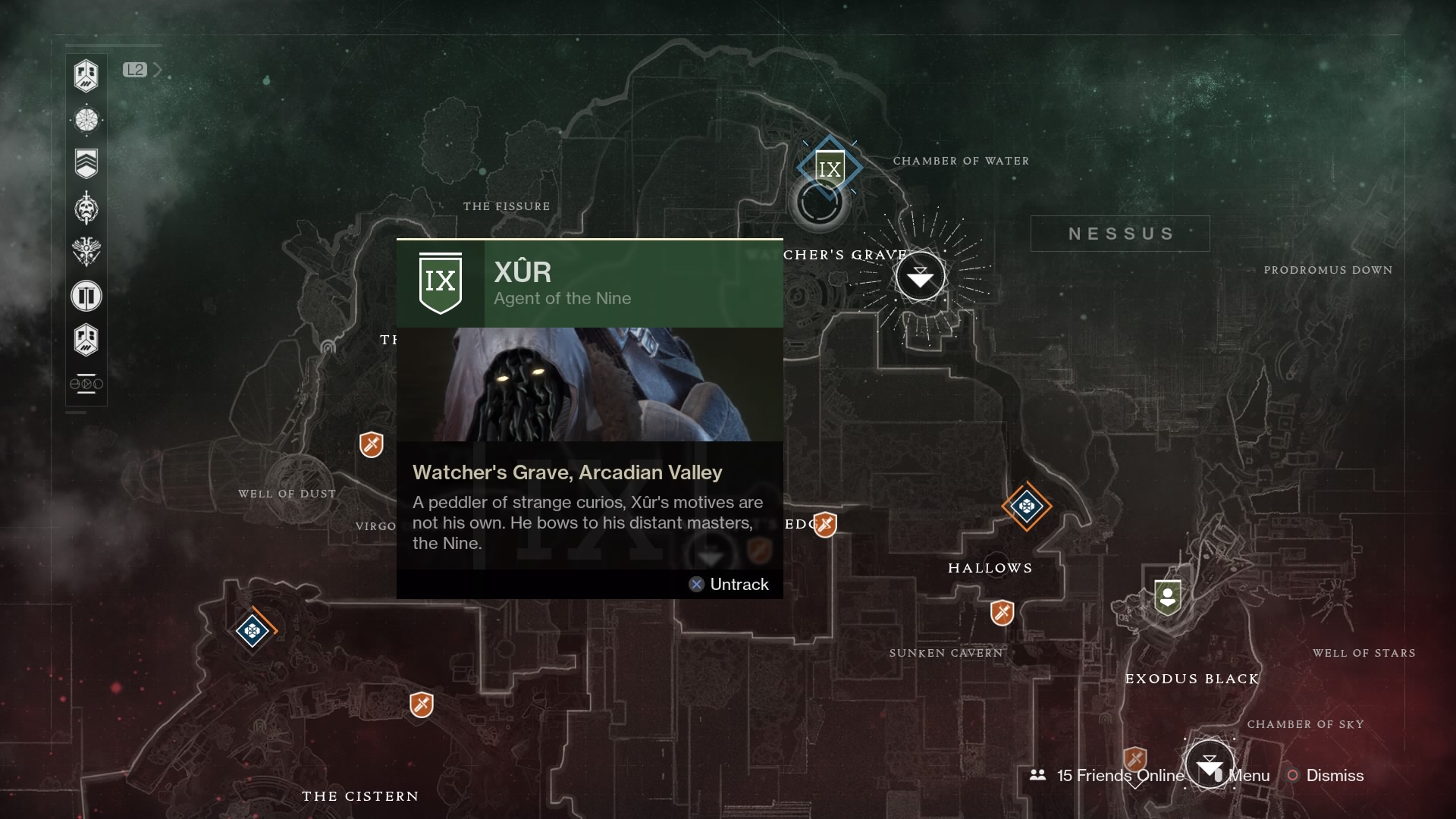Untrack Xûr in the popup
This screenshot has width=1456, height=819.
(729, 584)
